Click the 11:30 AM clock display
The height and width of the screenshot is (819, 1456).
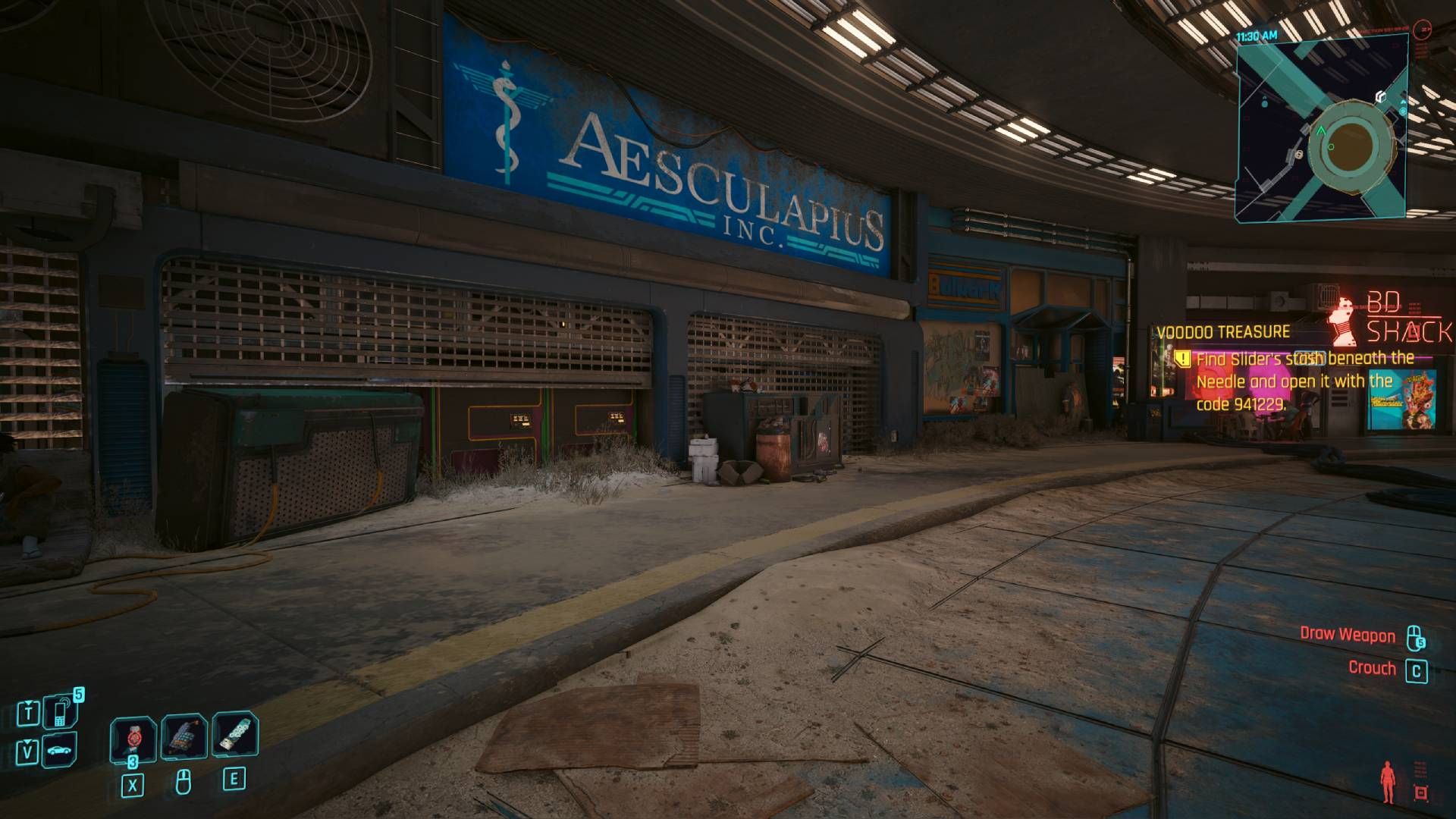(x=1257, y=35)
